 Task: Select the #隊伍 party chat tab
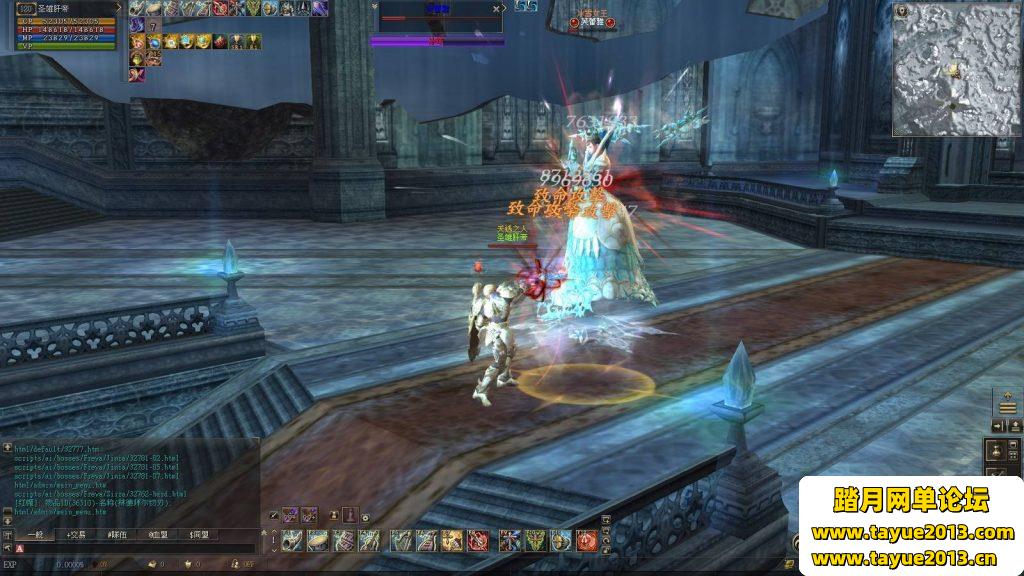[x=118, y=535]
